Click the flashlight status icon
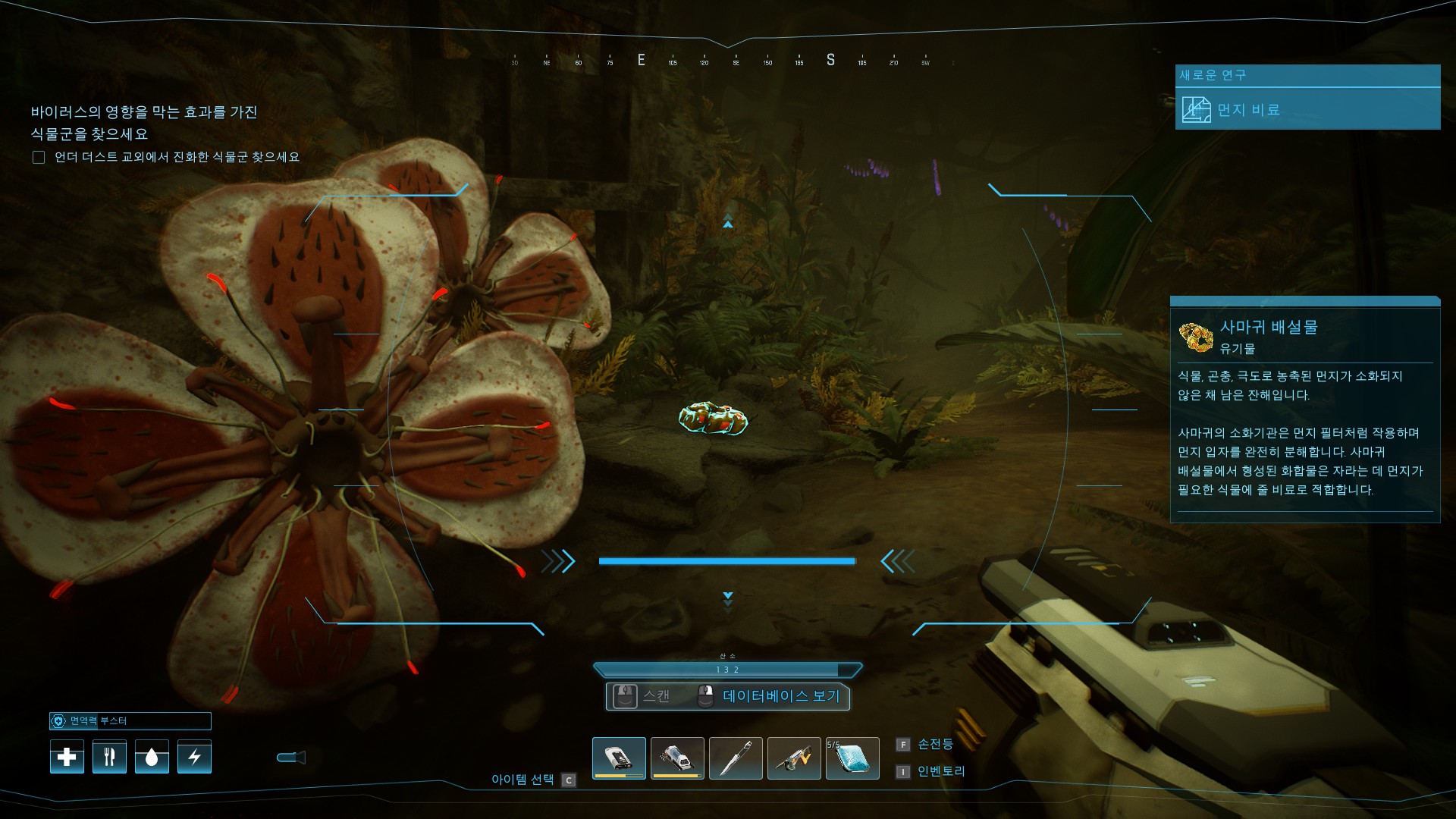The image size is (1456, 819). tap(291, 757)
